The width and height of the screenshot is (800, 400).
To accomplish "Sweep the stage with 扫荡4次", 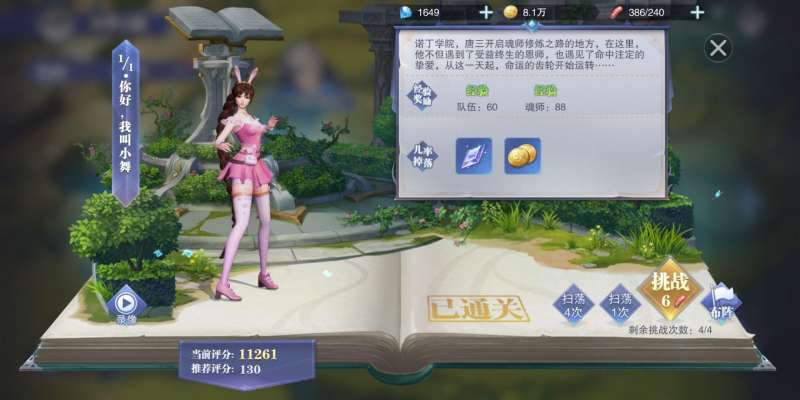I will 573,303.
